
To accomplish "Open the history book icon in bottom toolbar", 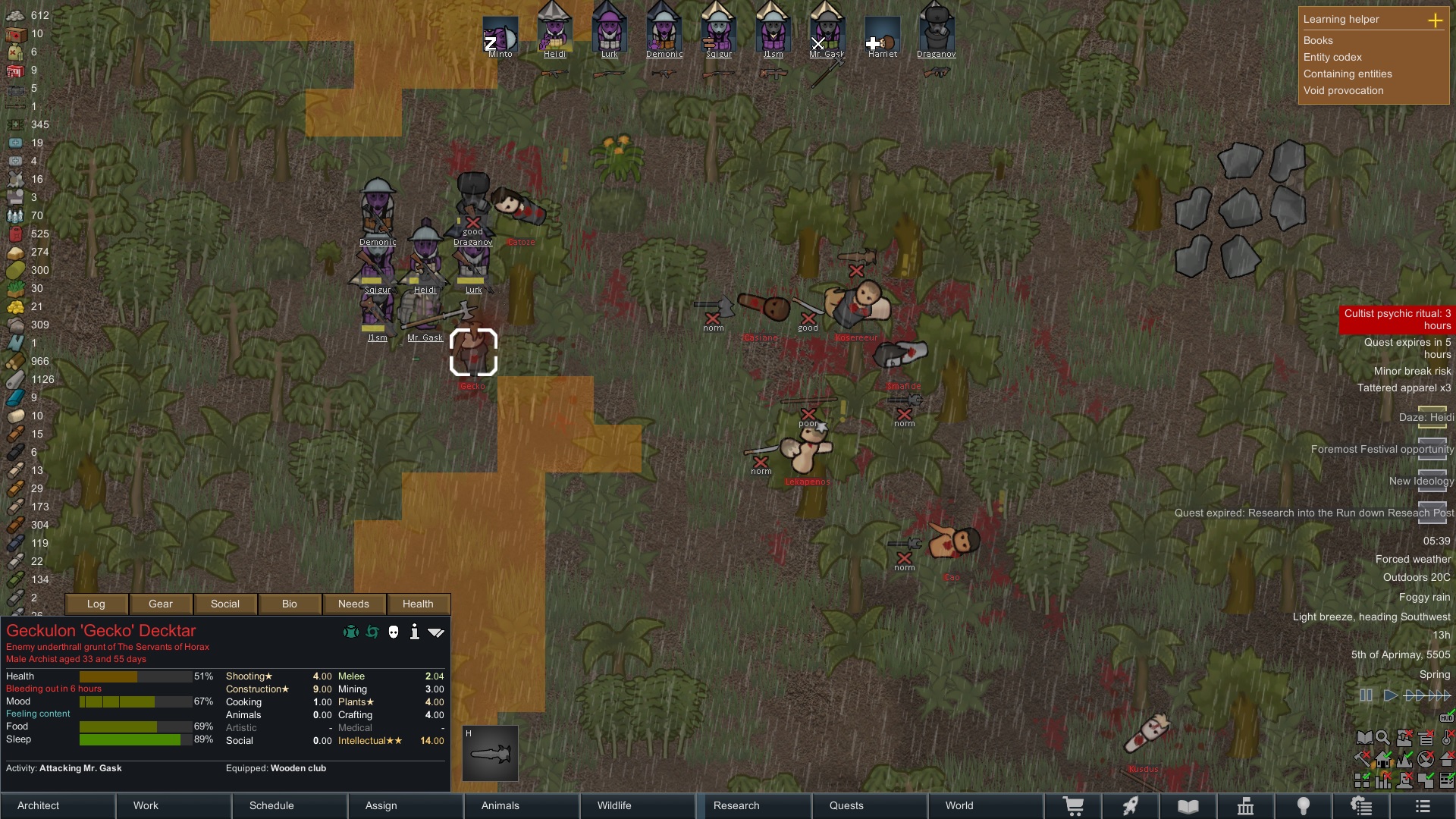I will pyautogui.click(x=1188, y=805).
